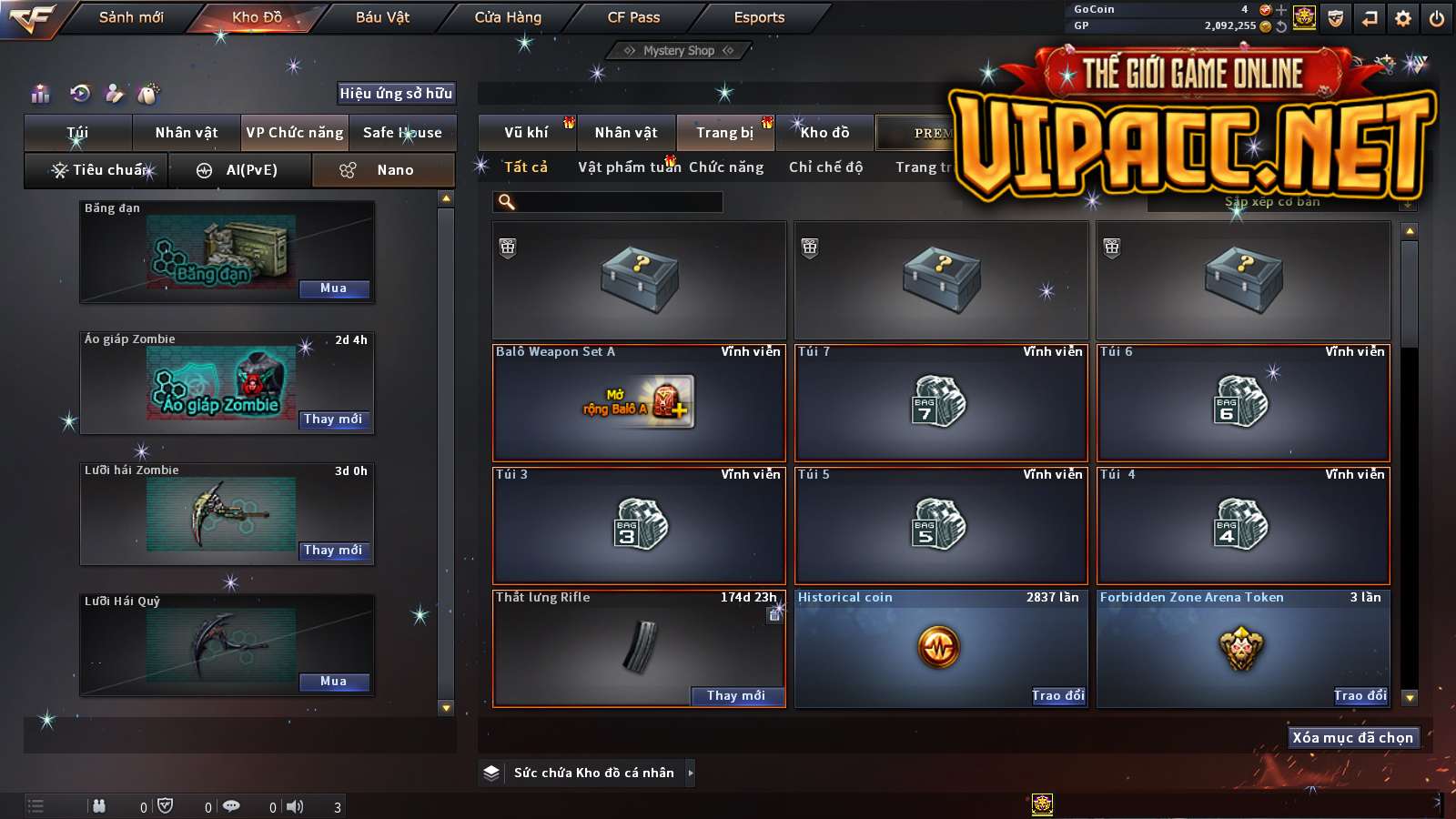The image size is (1456, 819).
Task: Select the Vũ khí inventory tab
Action: click(x=527, y=133)
